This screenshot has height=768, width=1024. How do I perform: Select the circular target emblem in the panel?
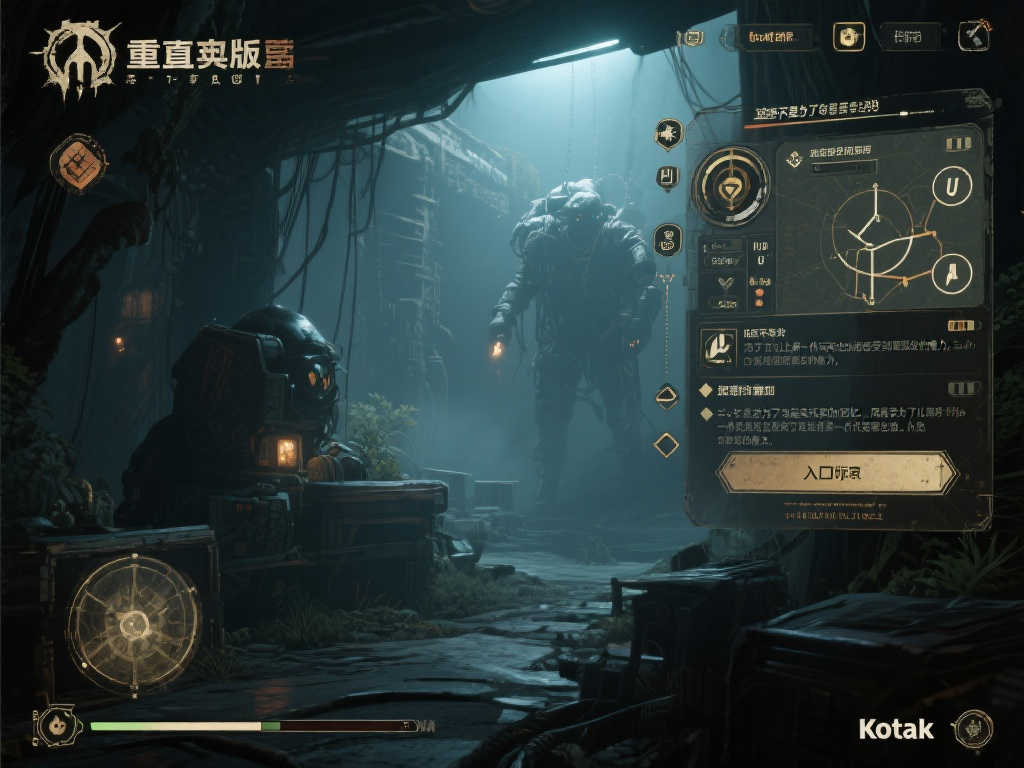(x=731, y=185)
